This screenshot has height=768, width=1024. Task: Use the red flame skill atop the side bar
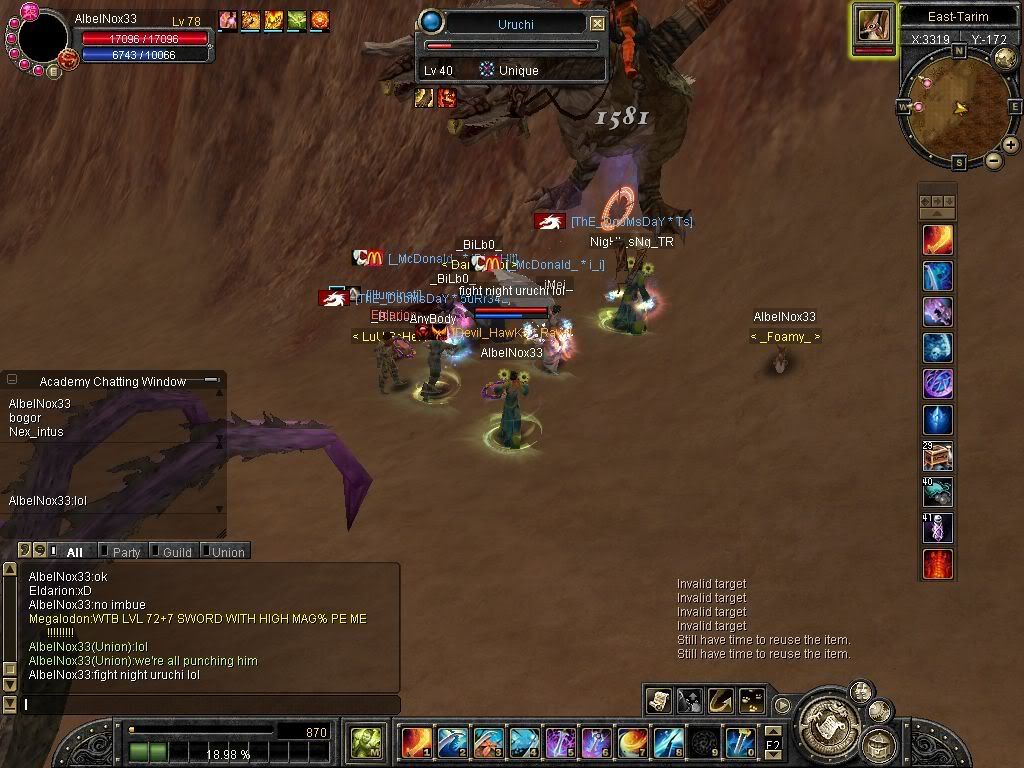(937, 240)
